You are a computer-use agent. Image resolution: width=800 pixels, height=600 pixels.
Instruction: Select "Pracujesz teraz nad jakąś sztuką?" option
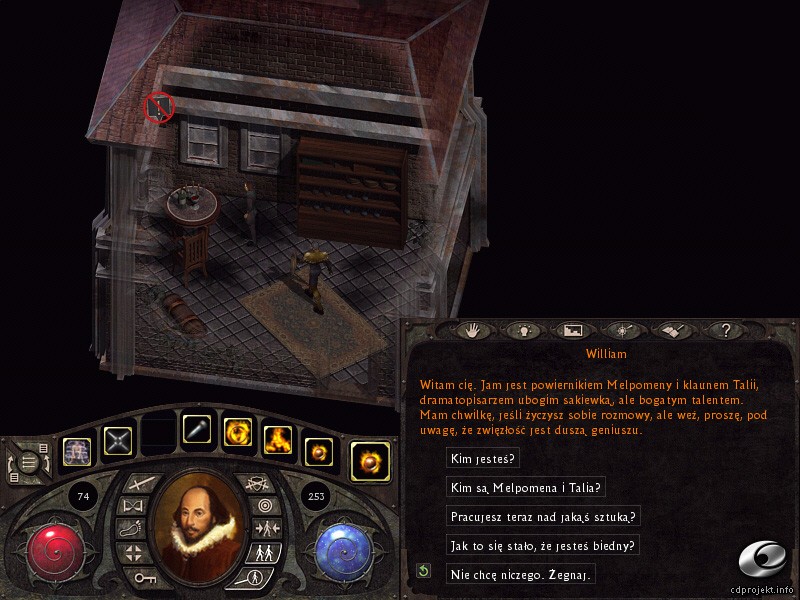543,517
